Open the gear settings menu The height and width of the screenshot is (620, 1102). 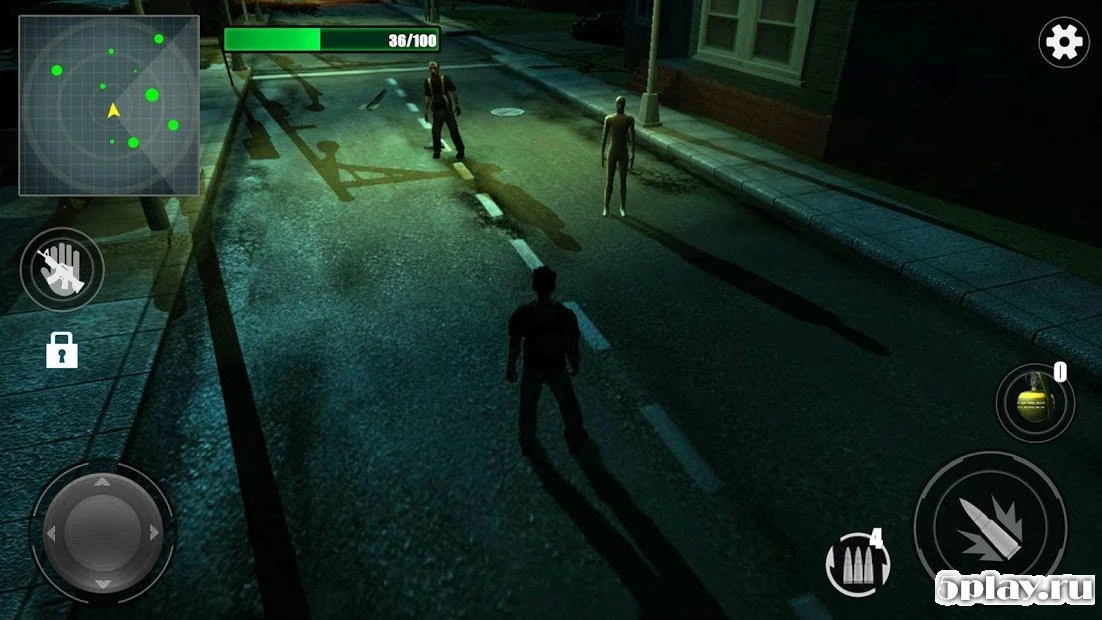(1063, 42)
